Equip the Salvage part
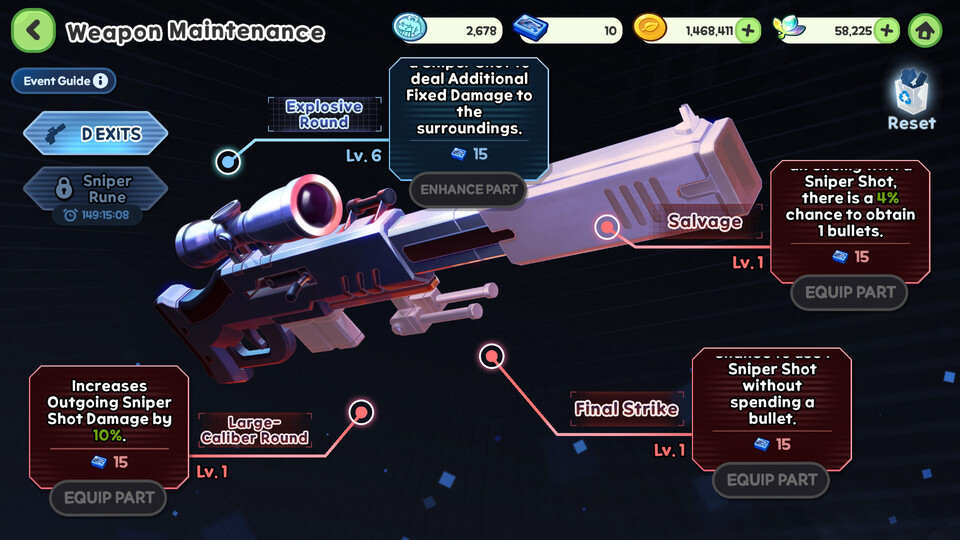The image size is (960, 540). [x=849, y=293]
